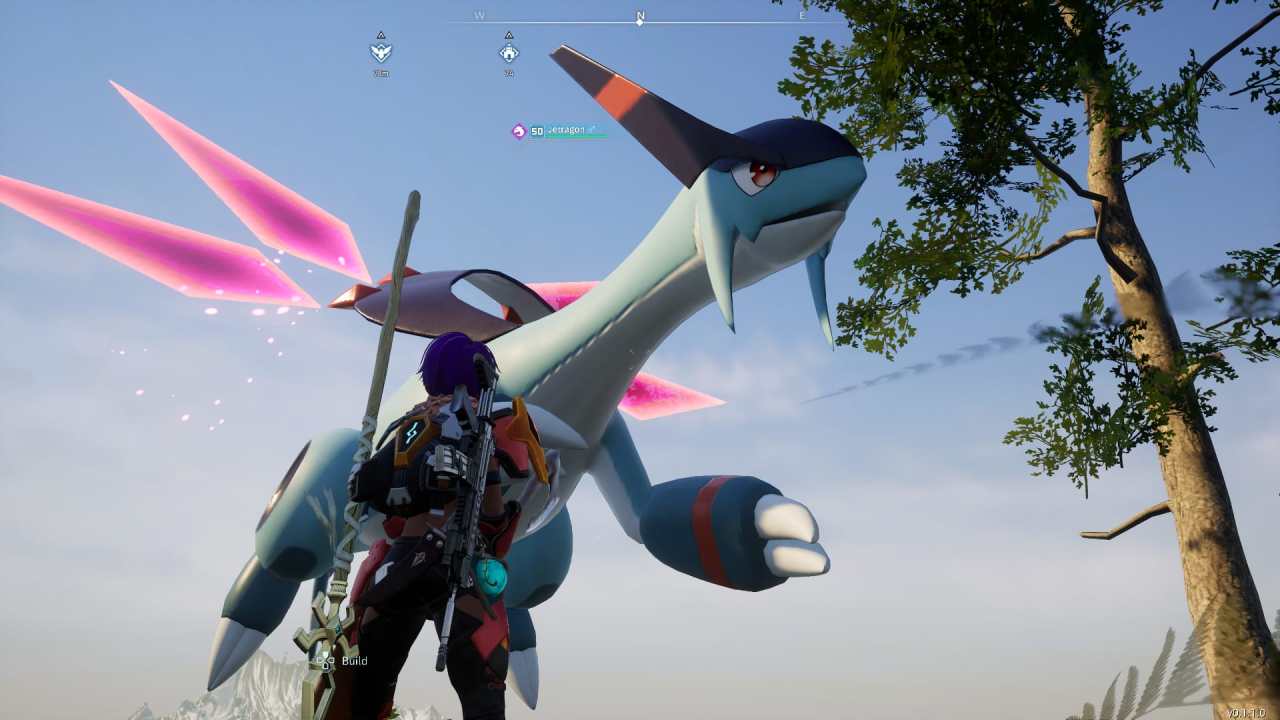Click the dragon element icon on Jetragon's nametag
The width and height of the screenshot is (1280, 720).
tap(518, 130)
